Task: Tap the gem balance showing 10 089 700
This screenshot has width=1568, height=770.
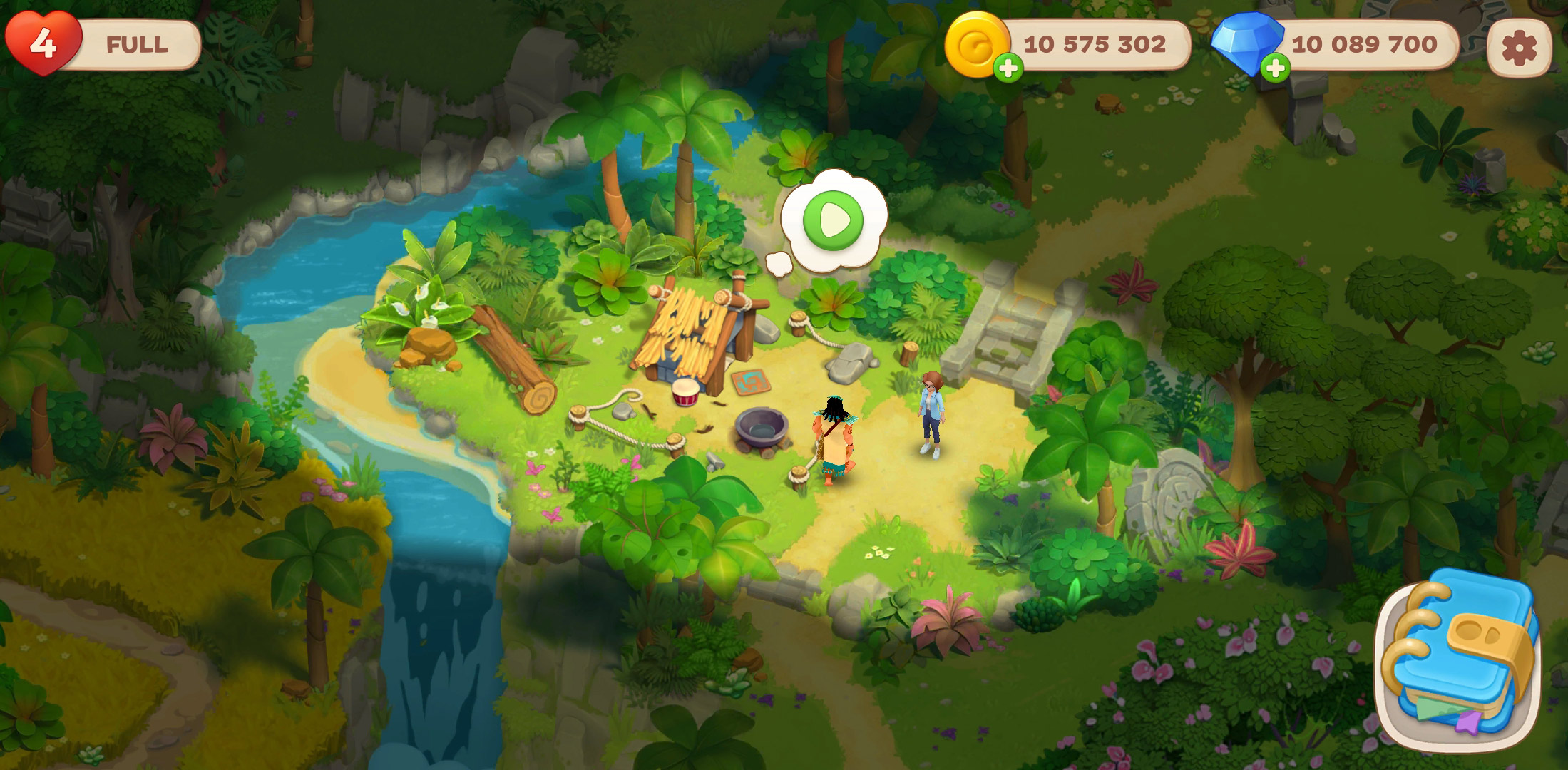Action: pyautogui.click(x=1365, y=44)
